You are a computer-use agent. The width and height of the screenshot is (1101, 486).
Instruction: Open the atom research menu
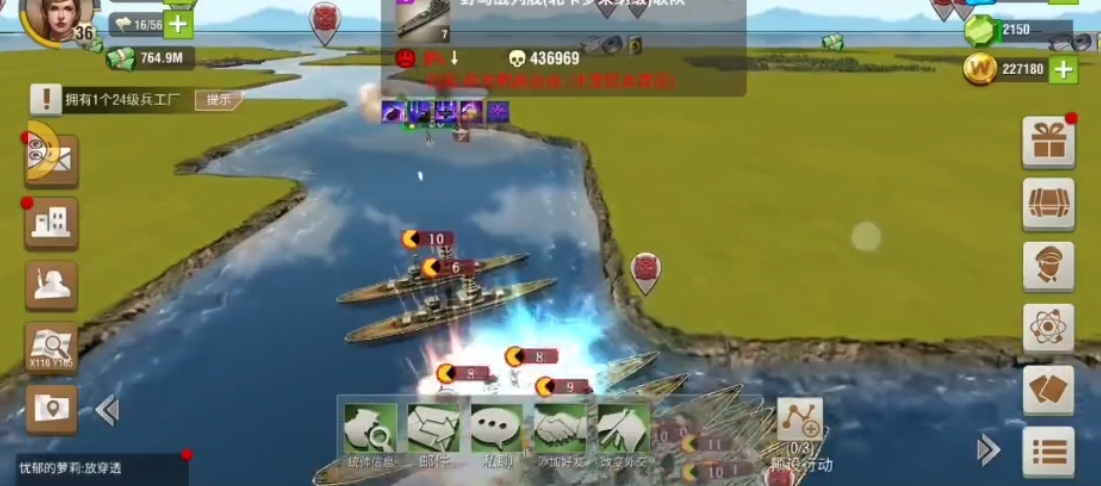(1048, 328)
